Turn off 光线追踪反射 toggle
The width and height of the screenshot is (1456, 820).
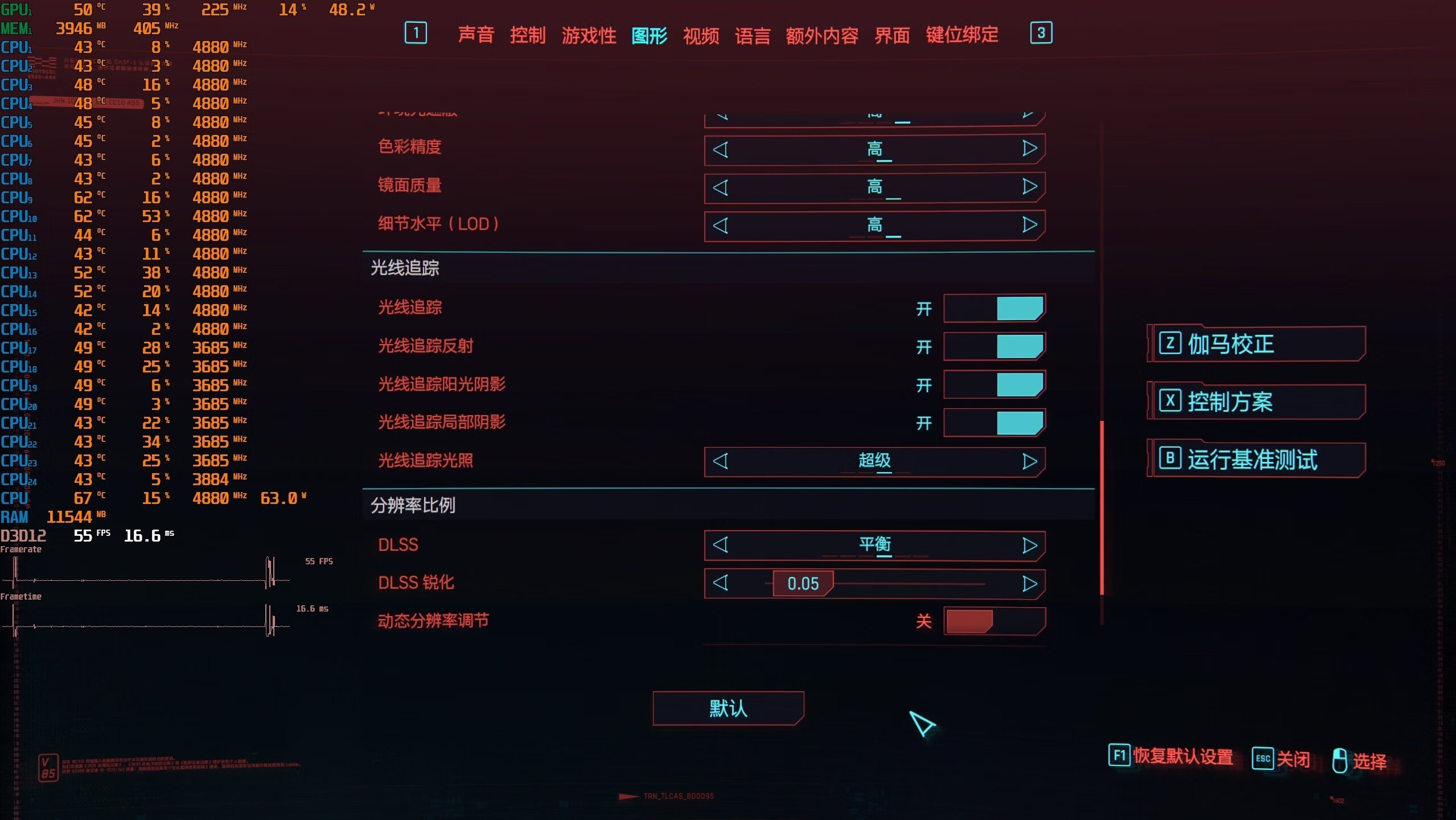coord(995,347)
